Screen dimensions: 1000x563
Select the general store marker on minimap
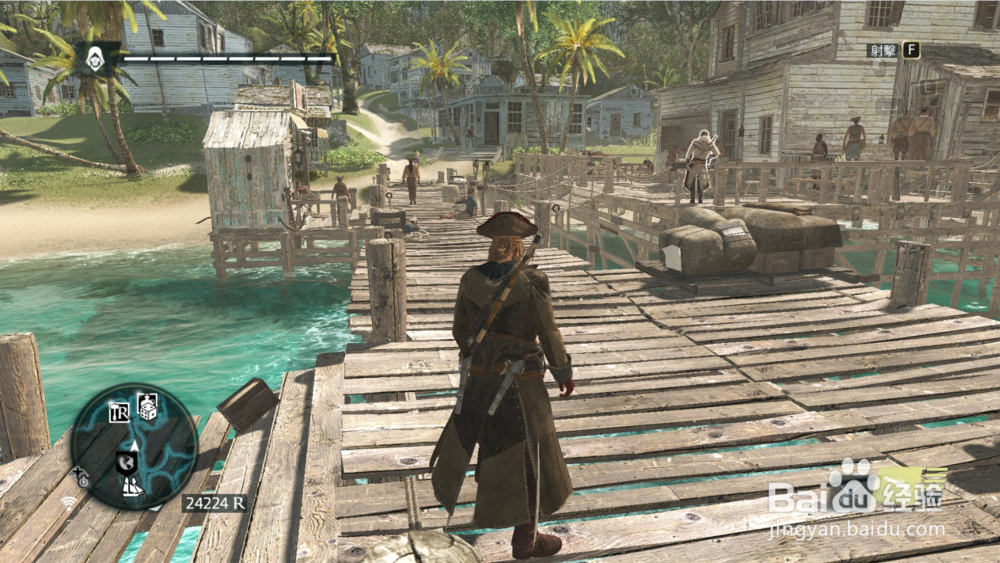point(119,411)
